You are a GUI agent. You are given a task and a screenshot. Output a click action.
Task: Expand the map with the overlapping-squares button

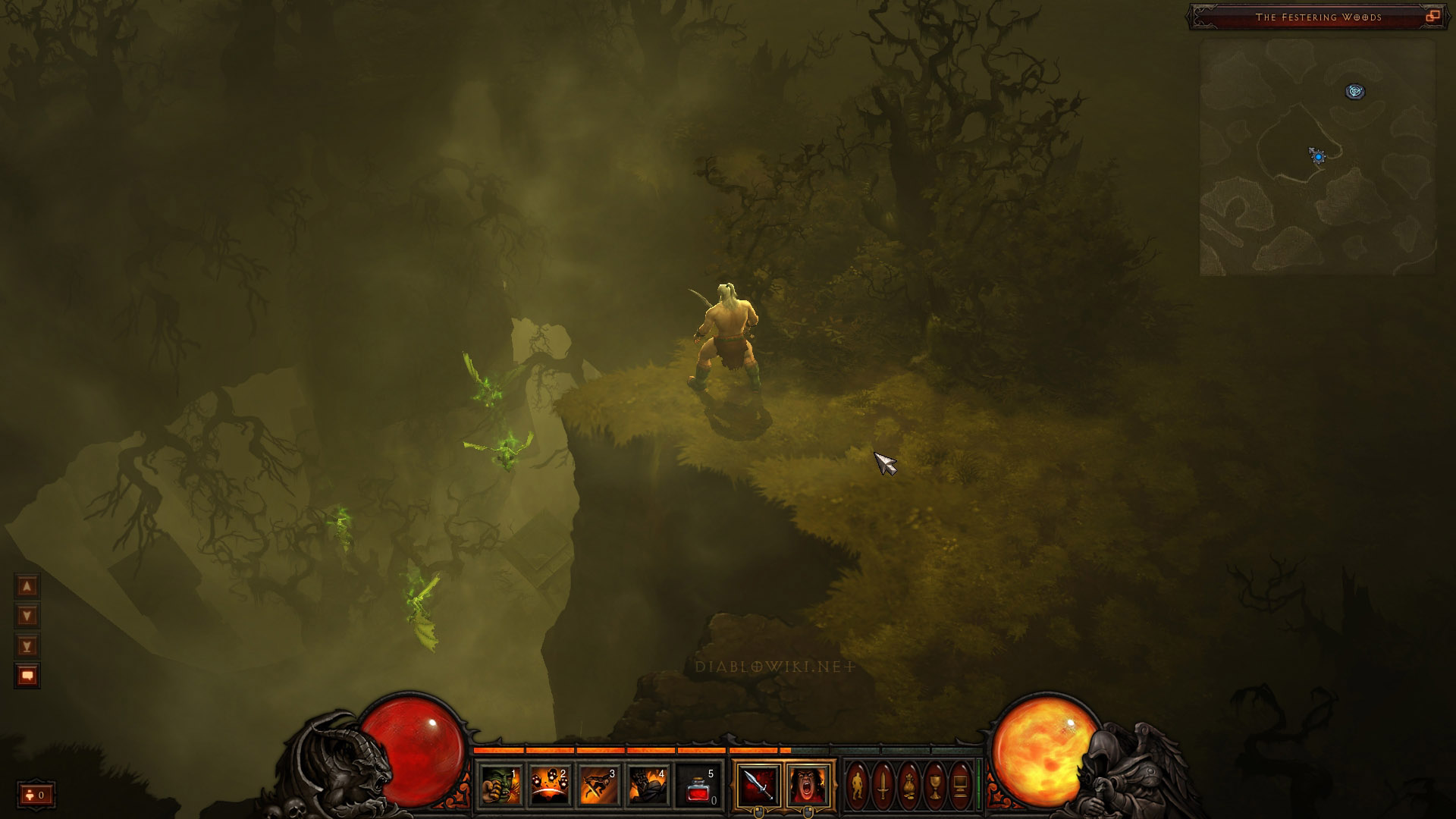pos(1432,17)
